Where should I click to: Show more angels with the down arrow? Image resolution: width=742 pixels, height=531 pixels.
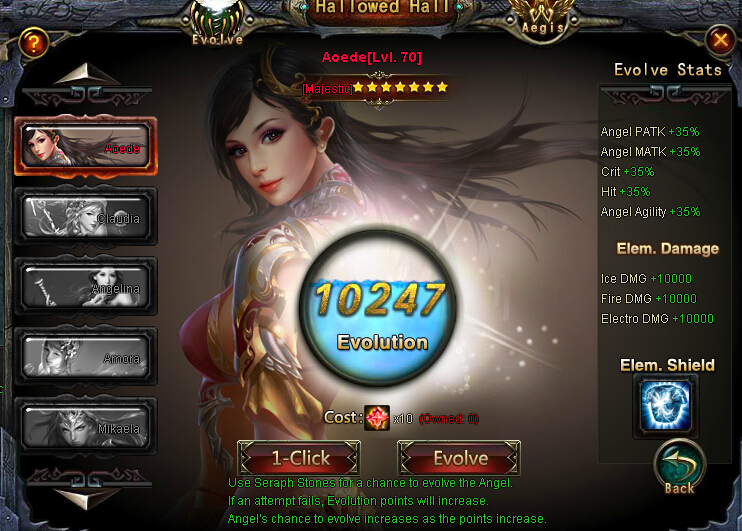85,492
